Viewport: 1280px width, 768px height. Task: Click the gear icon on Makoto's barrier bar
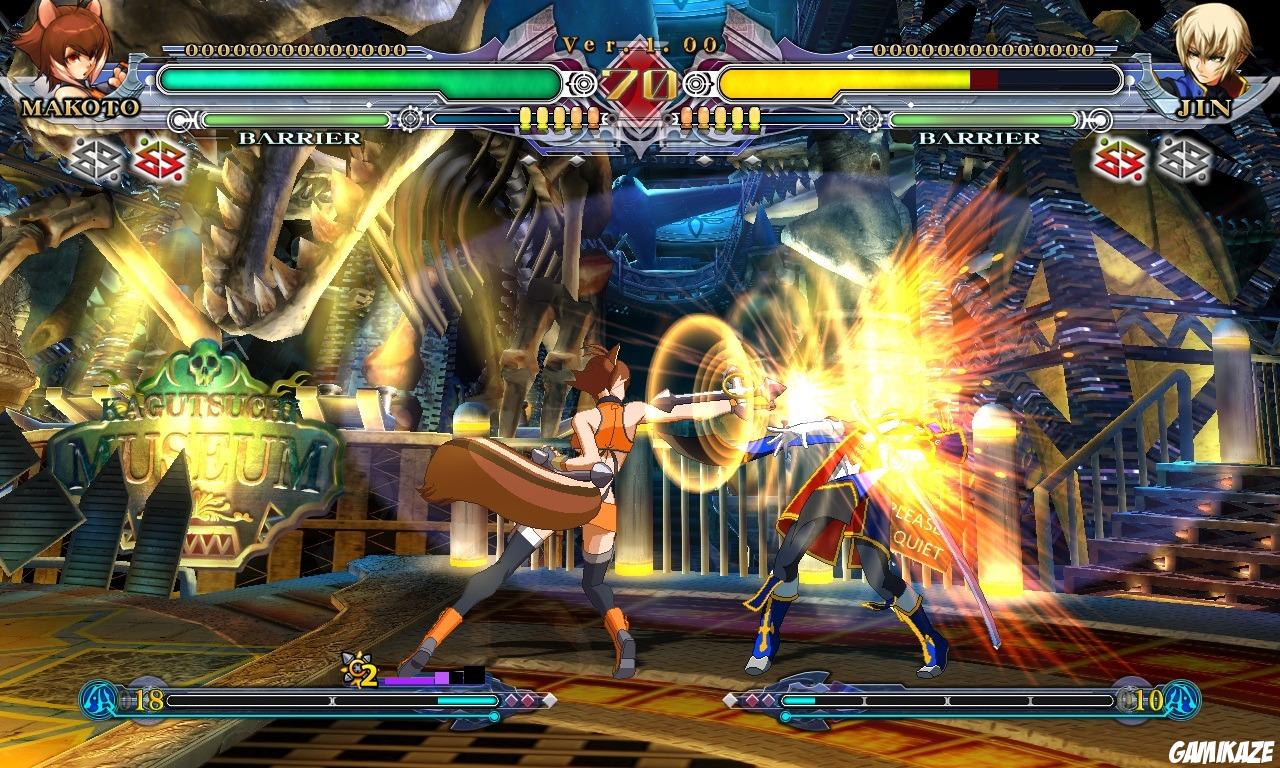408,119
